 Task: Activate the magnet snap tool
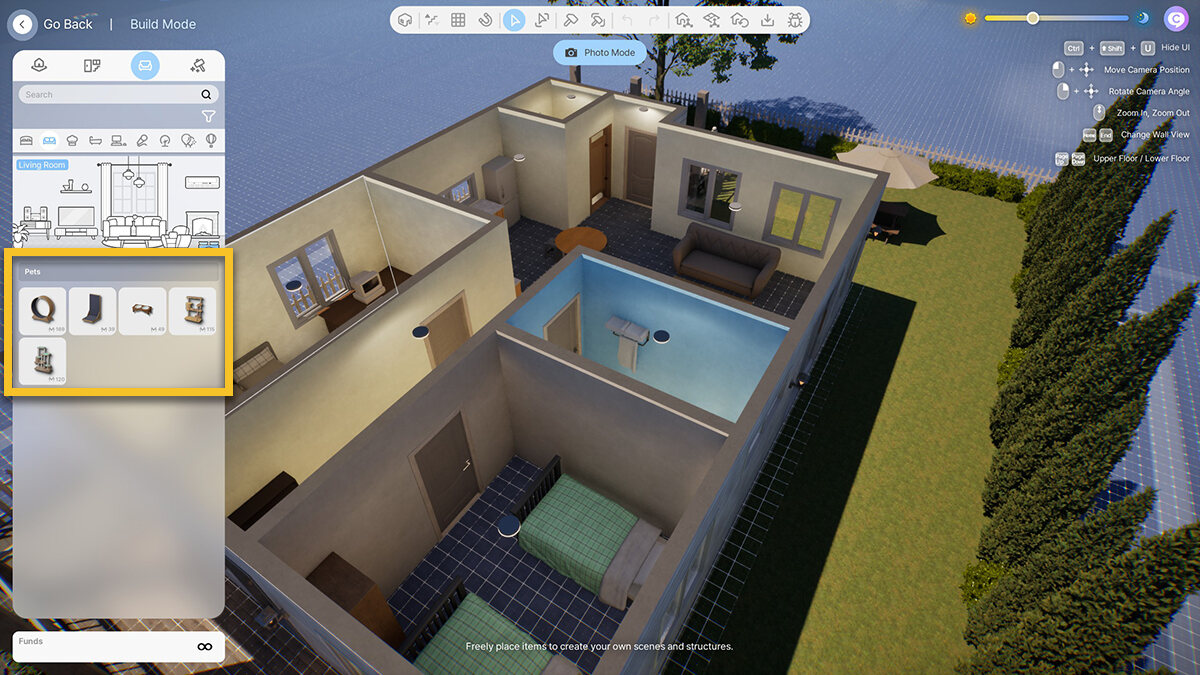[x=486, y=20]
